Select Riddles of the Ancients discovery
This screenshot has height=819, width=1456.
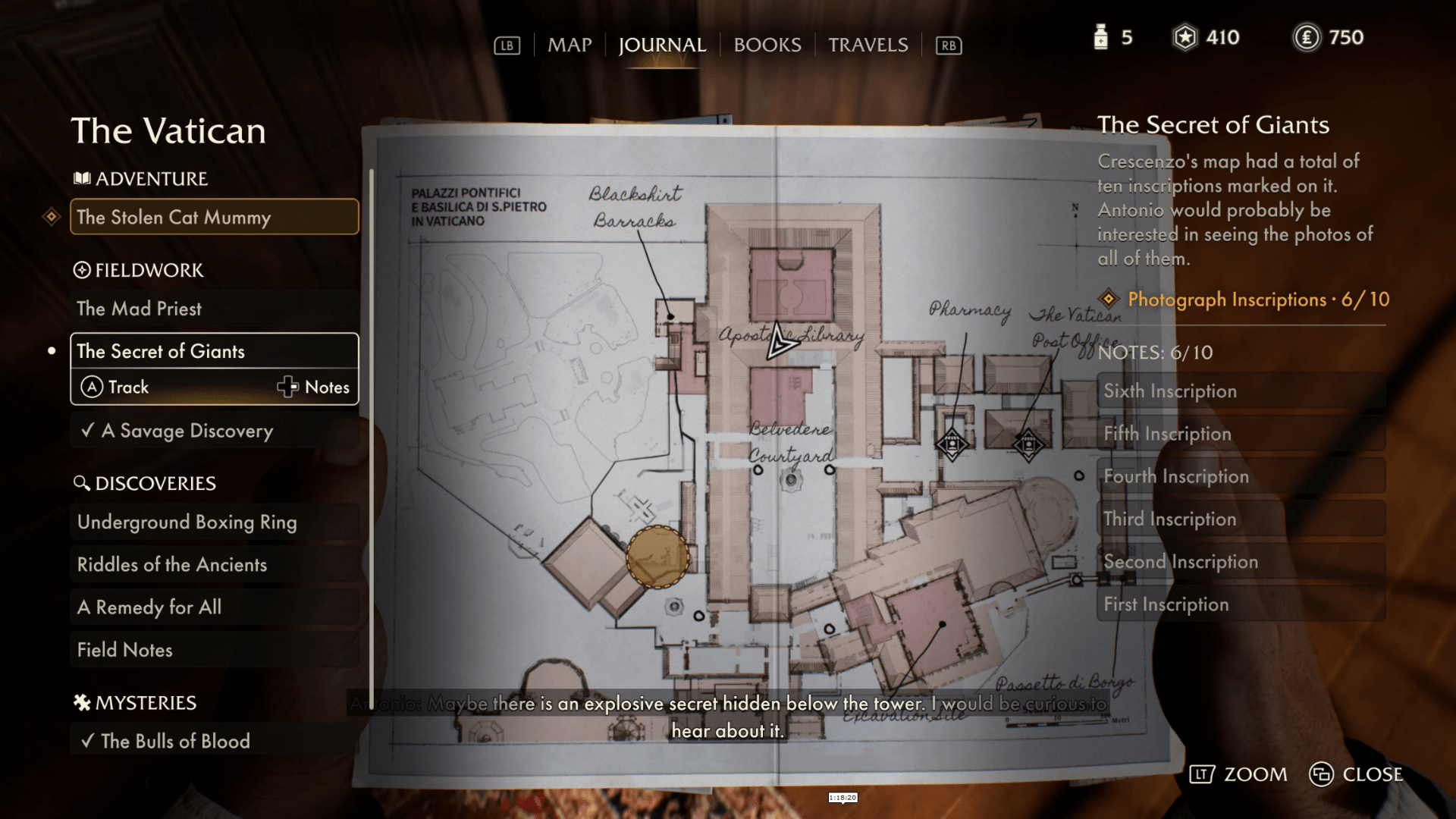[215, 564]
